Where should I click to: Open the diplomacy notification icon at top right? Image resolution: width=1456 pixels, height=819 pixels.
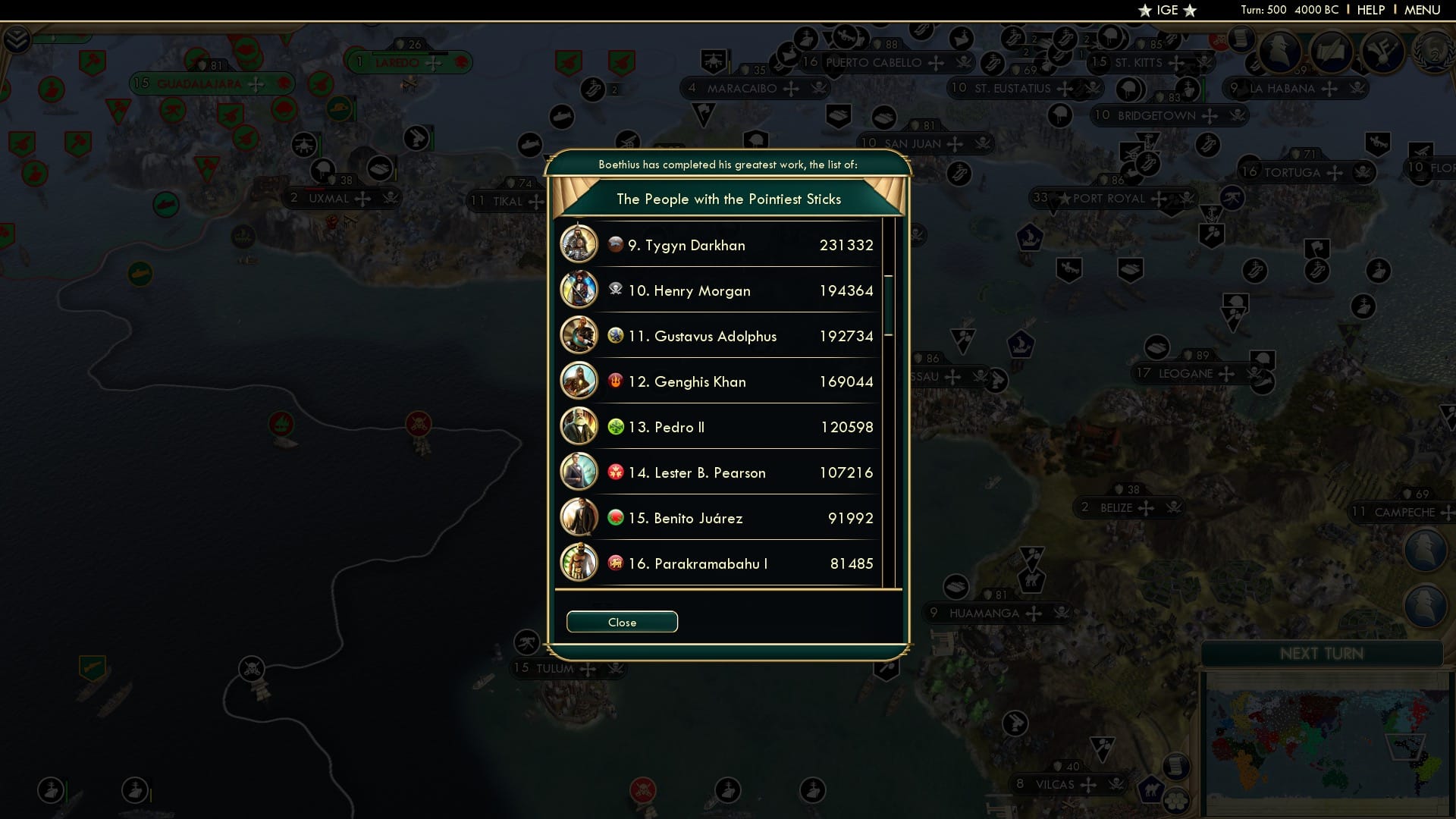1282,52
